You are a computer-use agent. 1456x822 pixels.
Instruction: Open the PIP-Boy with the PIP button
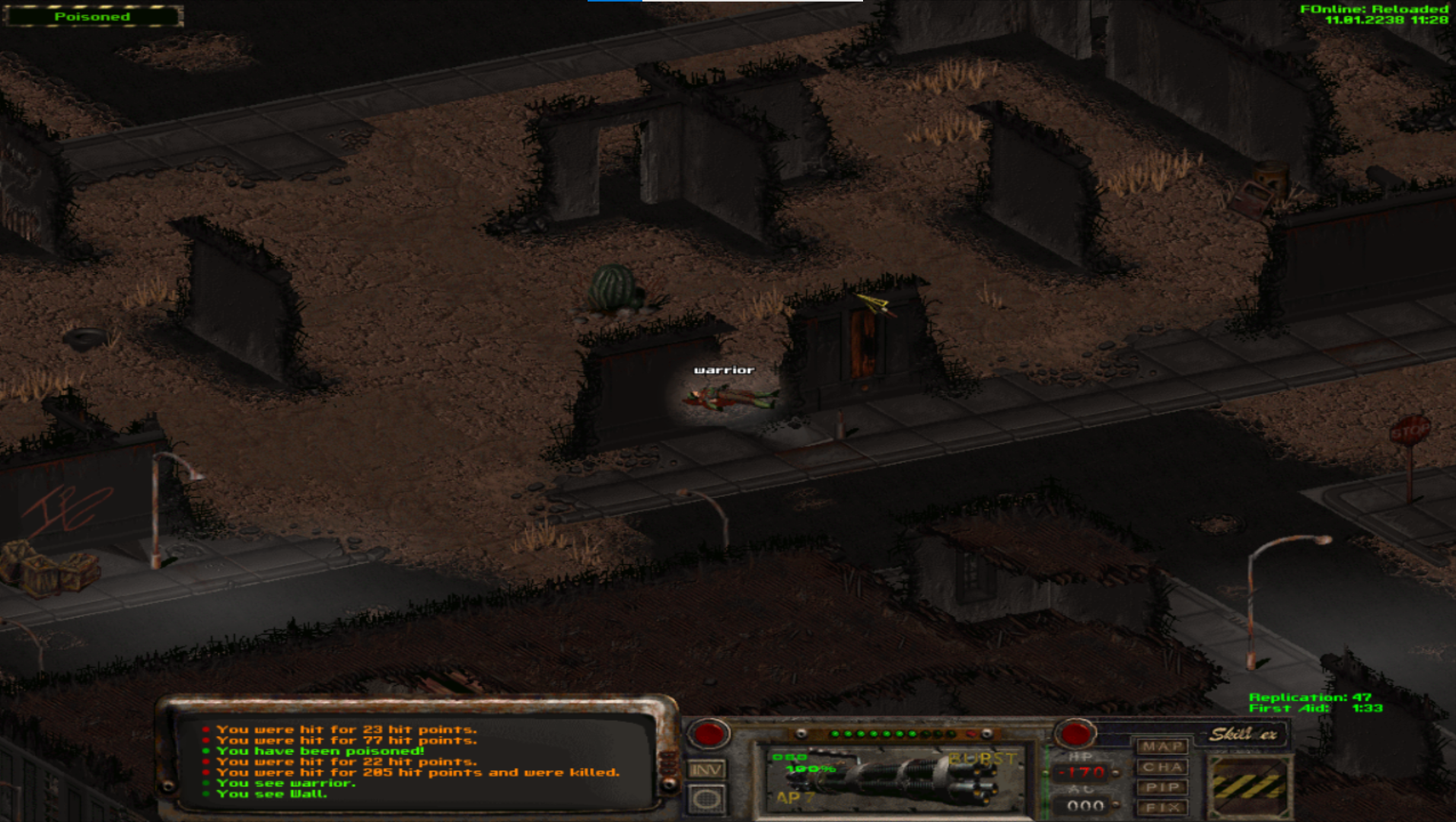pos(1161,787)
